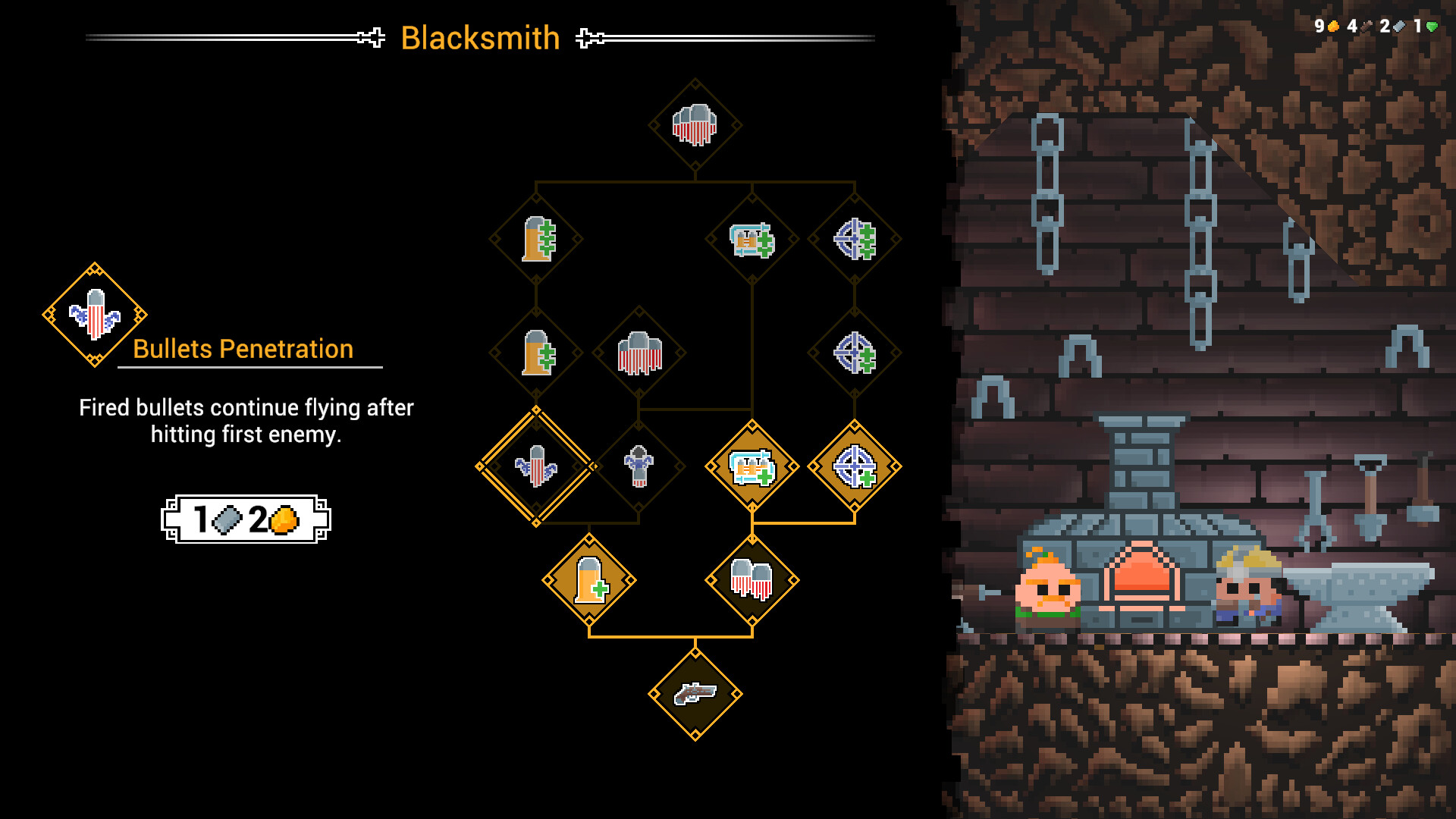
Task: Select the flintlock pistol base node
Action: [695, 694]
